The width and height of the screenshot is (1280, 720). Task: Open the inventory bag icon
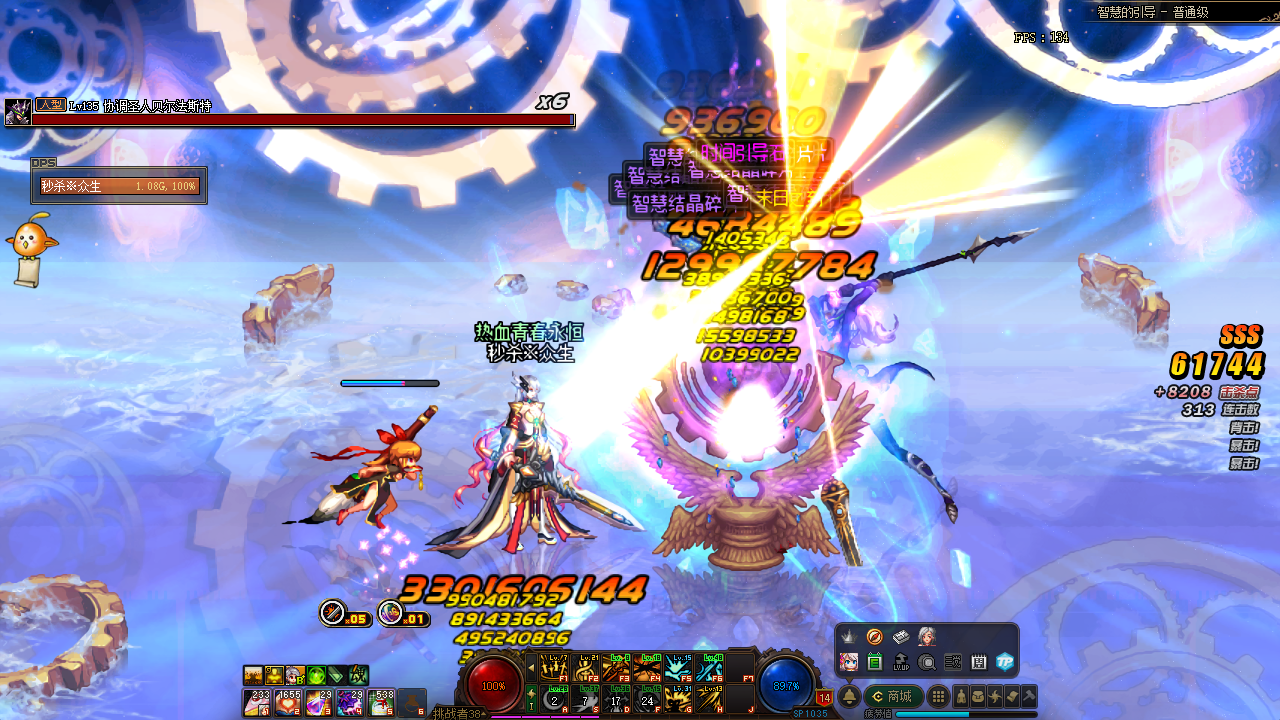978,696
